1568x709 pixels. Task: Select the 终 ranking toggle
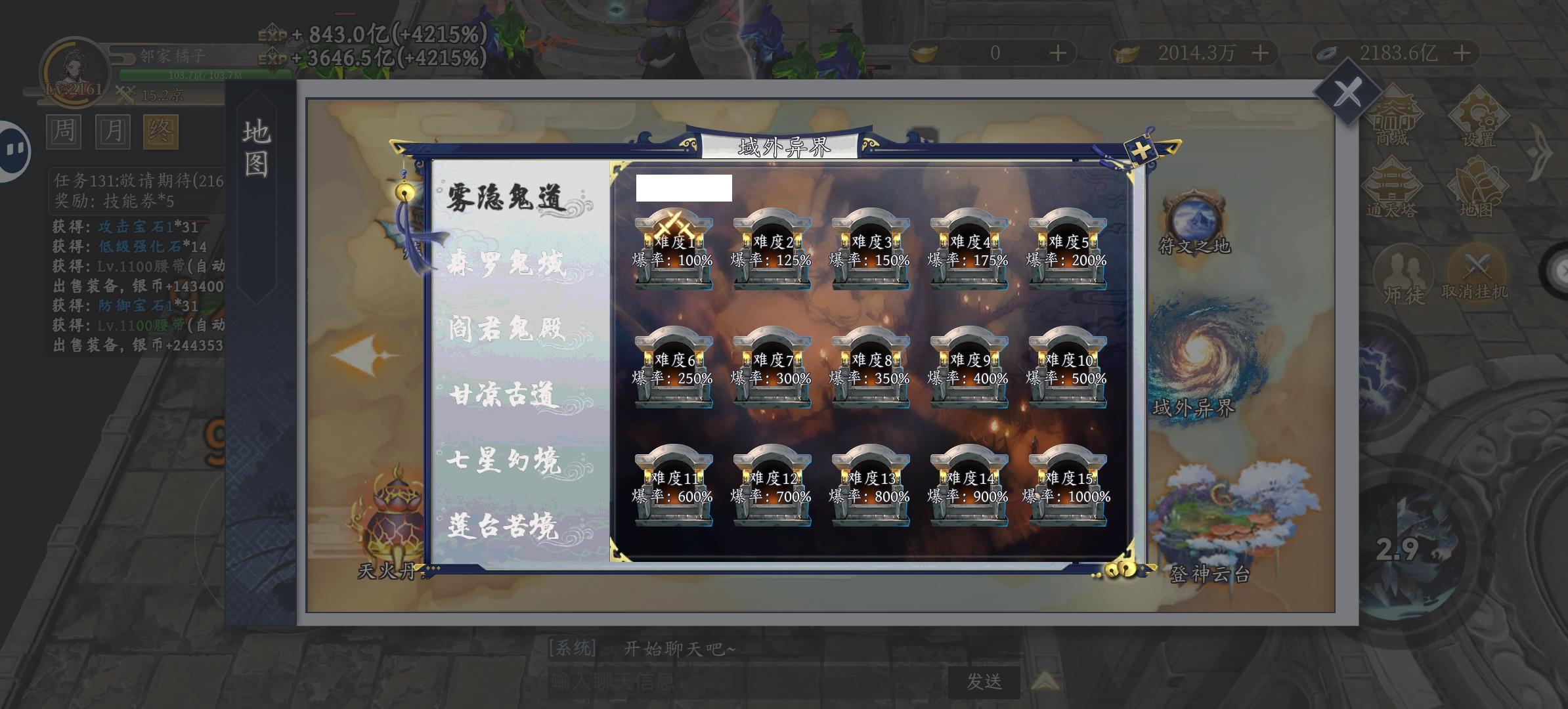click(x=163, y=132)
